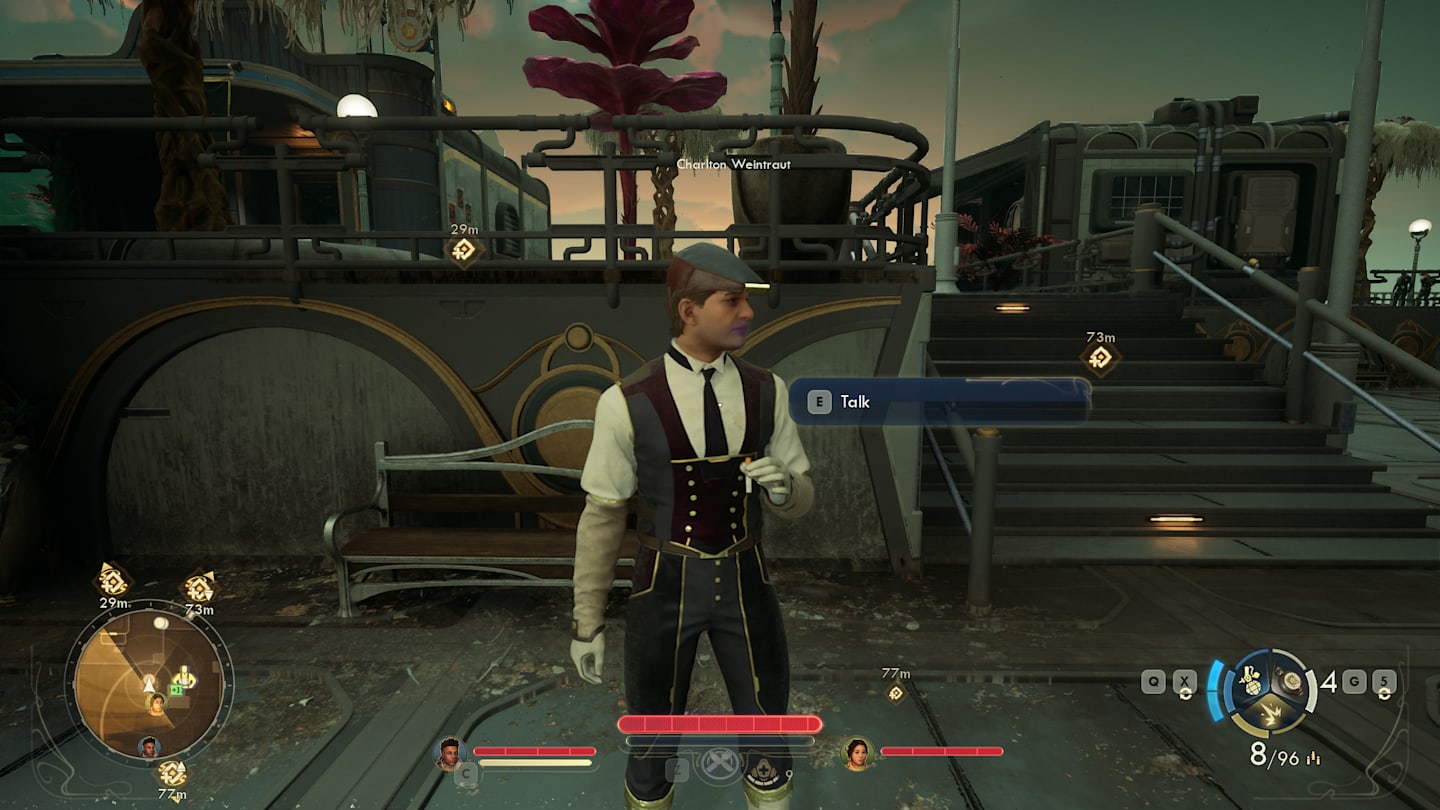This screenshot has height=810, width=1440.
Task: Click the left companion's portrait
Action: pos(448,752)
